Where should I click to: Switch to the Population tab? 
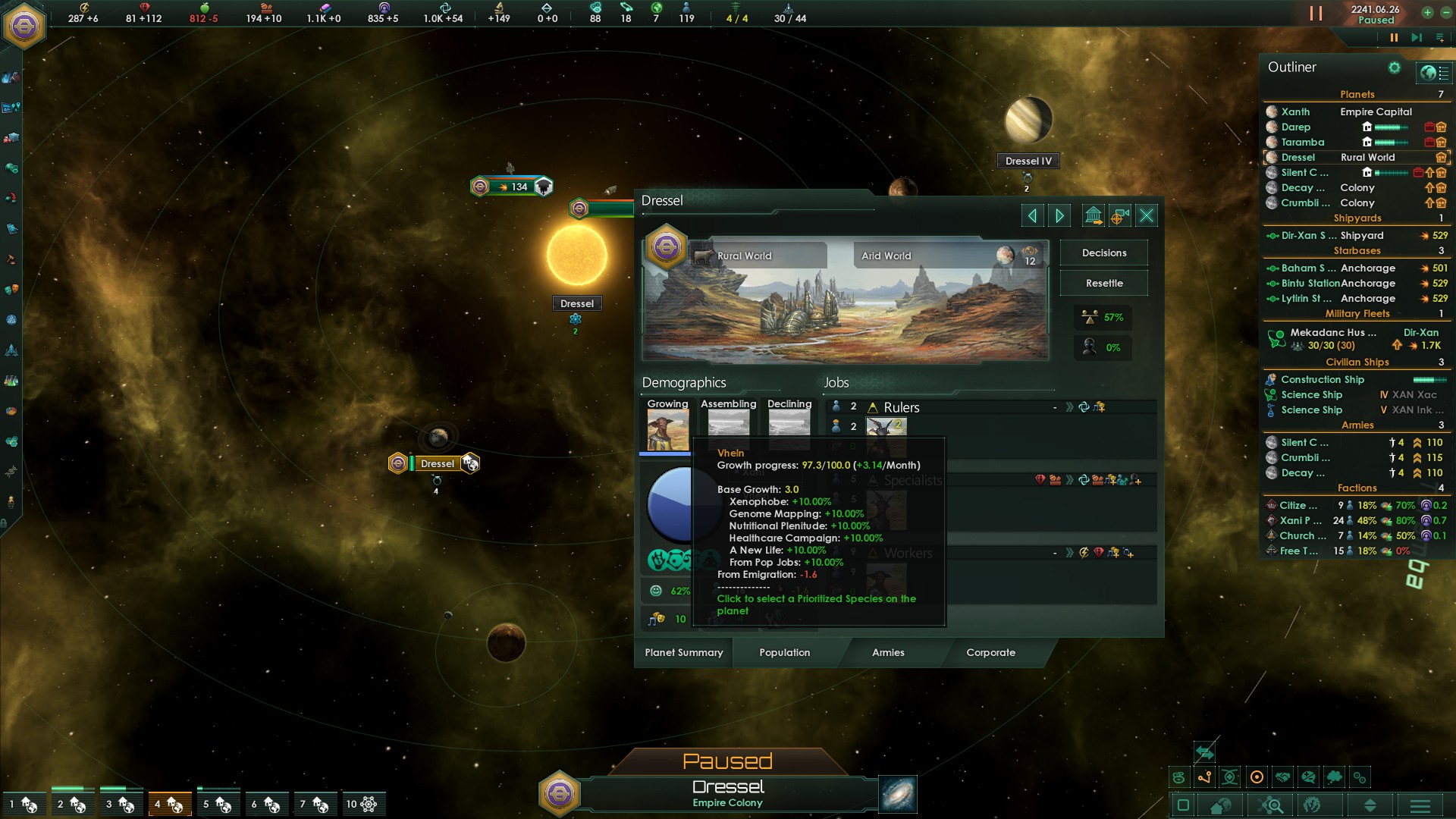click(784, 652)
